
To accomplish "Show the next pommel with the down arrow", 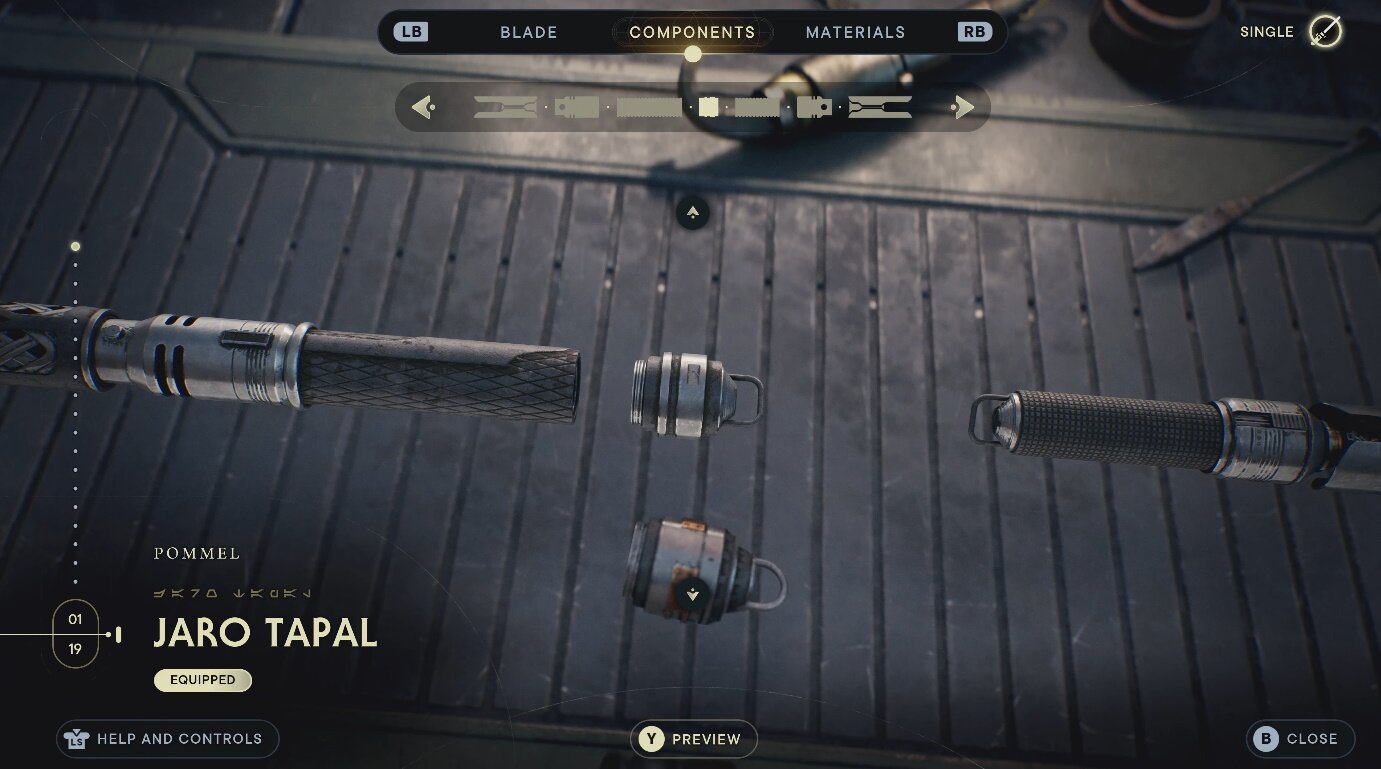I will (x=693, y=596).
